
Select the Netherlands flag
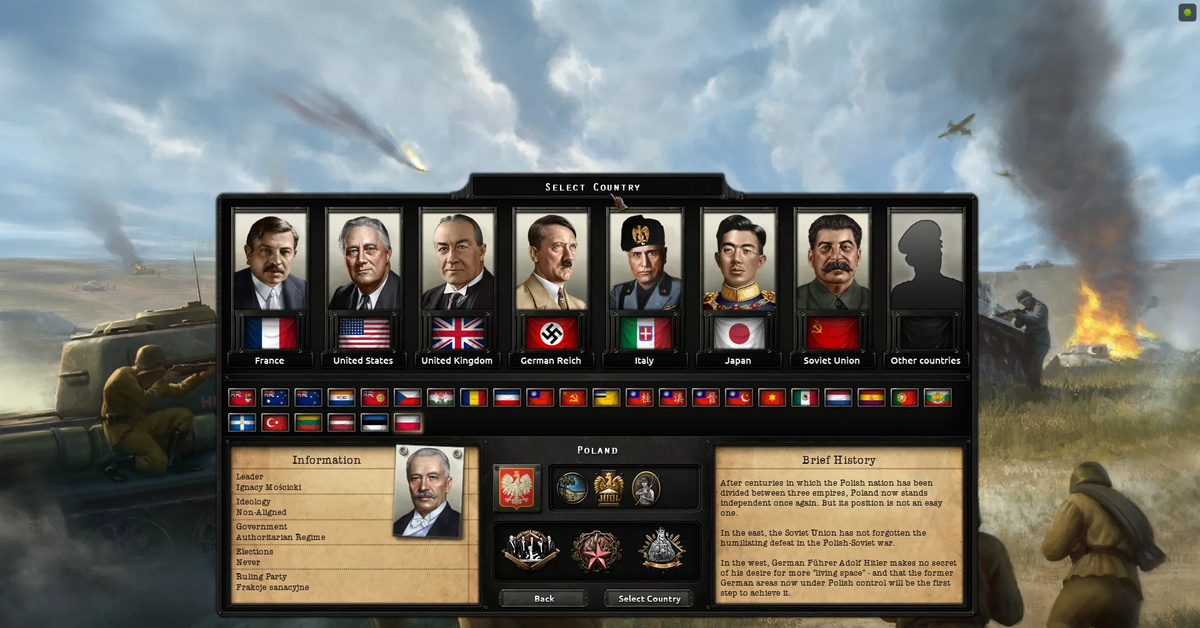pos(838,397)
